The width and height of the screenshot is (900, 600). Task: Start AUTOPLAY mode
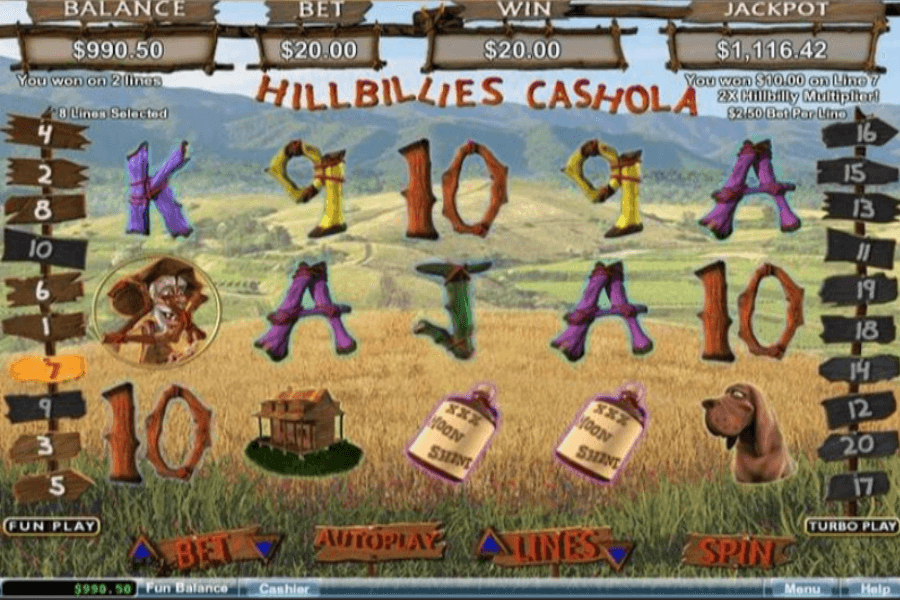pyautogui.click(x=379, y=543)
